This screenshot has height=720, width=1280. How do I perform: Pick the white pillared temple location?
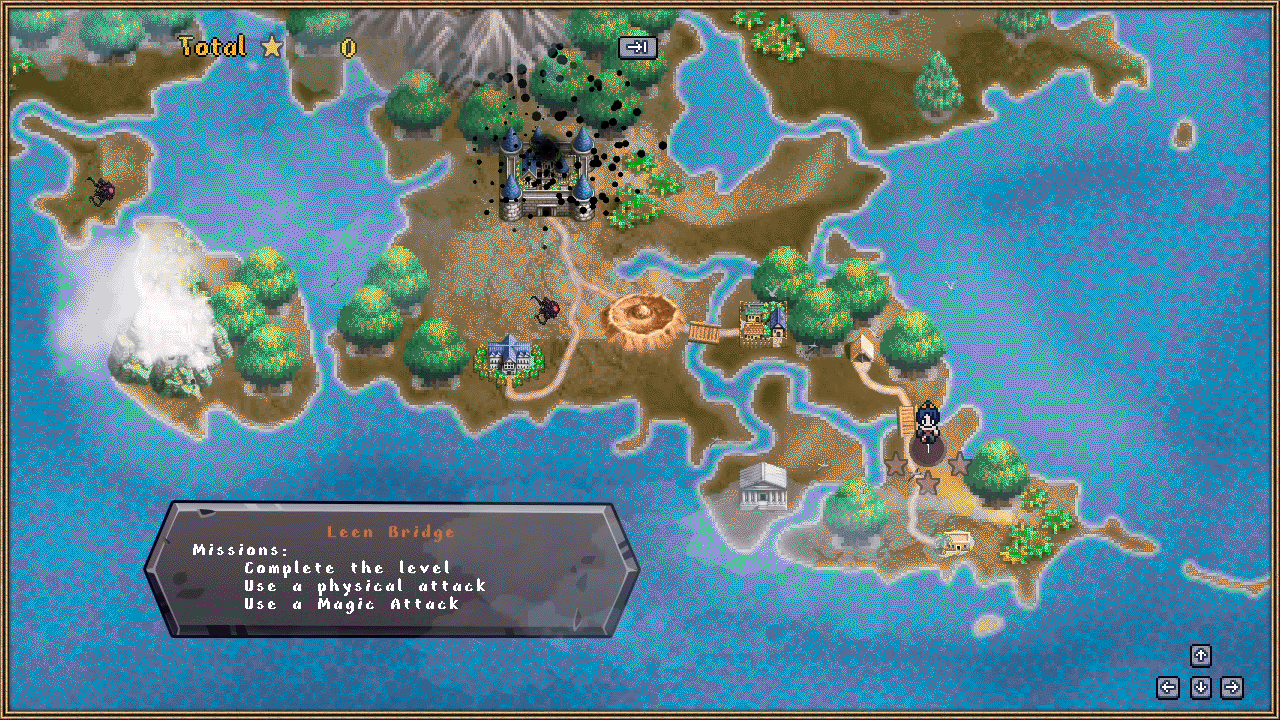coord(764,487)
